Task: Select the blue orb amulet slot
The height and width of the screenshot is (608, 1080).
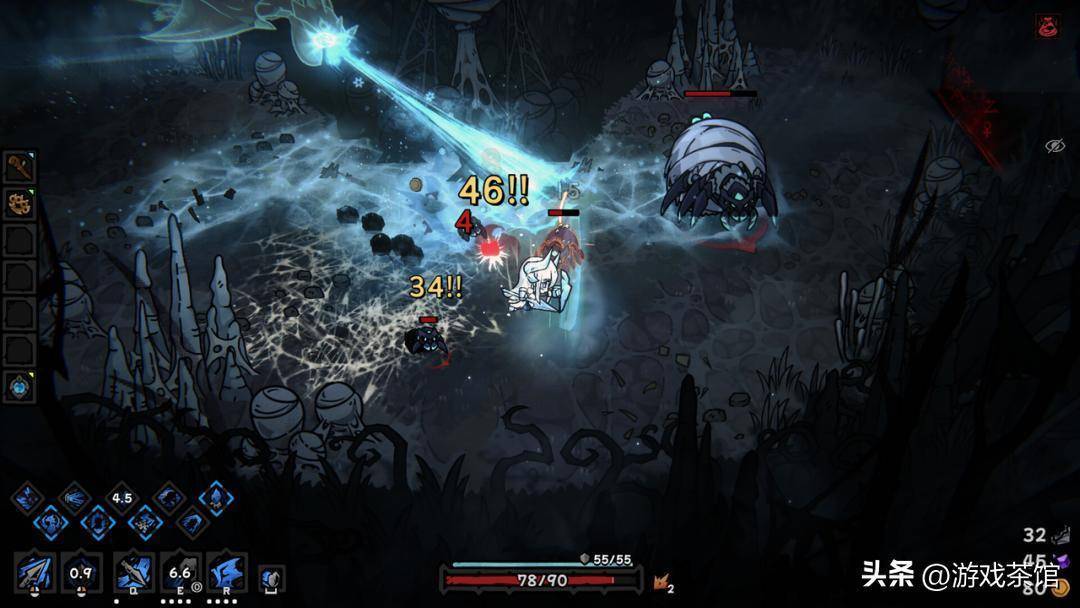Action: click(20, 386)
